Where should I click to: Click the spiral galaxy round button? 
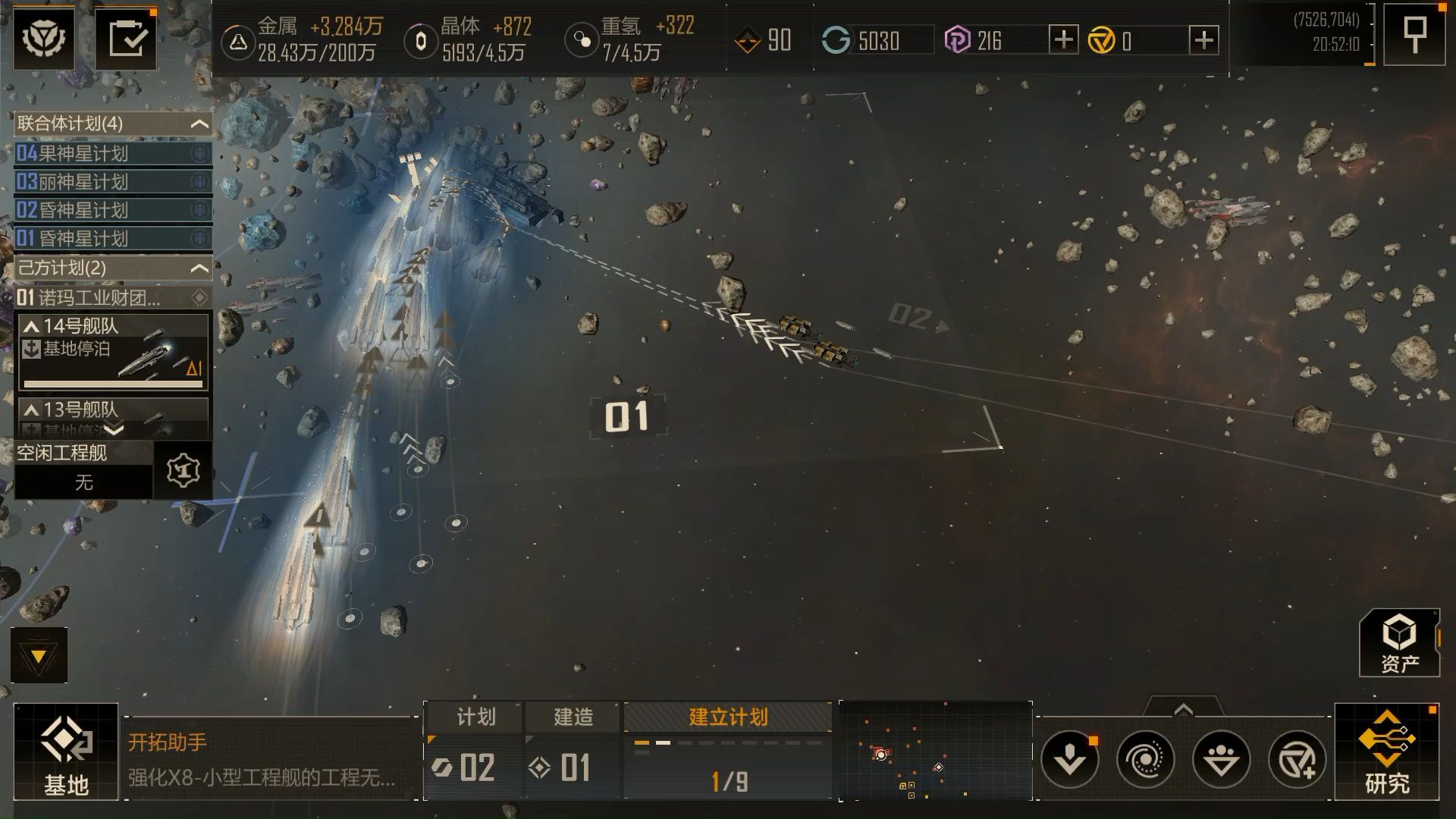pyautogui.click(x=1145, y=759)
